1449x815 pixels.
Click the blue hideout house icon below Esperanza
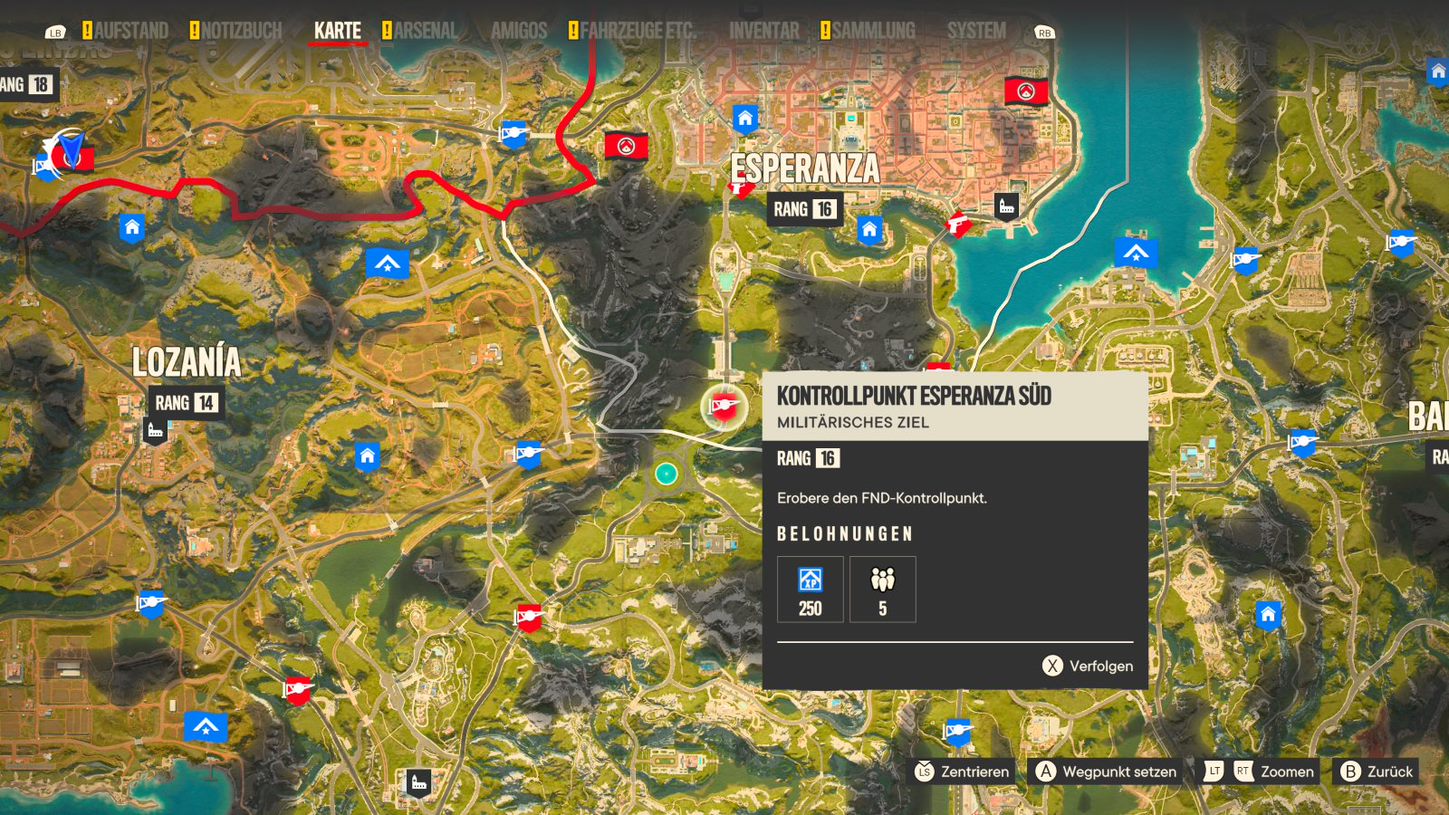(868, 231)
